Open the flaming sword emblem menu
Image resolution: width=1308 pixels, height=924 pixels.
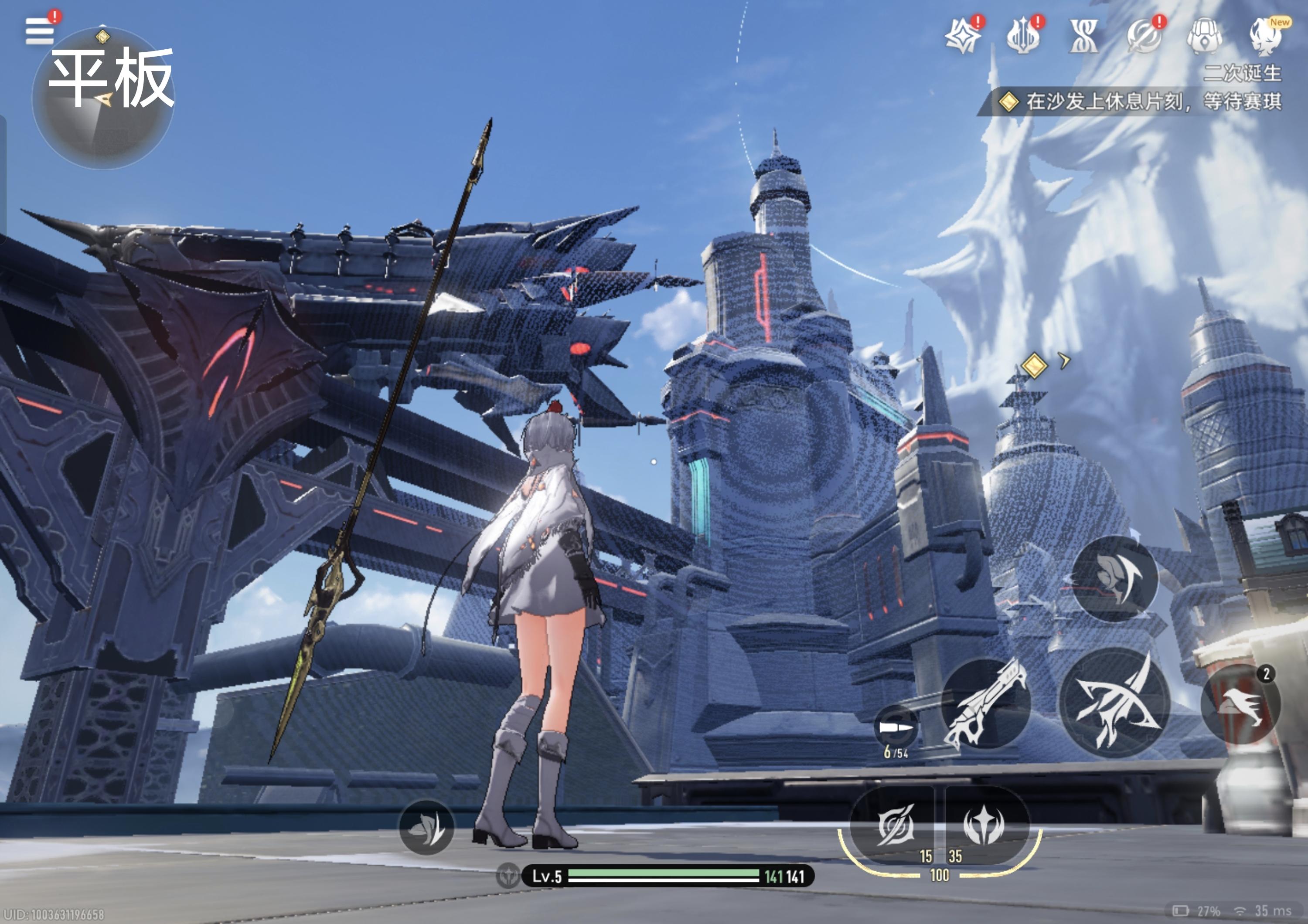(1022, 36)
